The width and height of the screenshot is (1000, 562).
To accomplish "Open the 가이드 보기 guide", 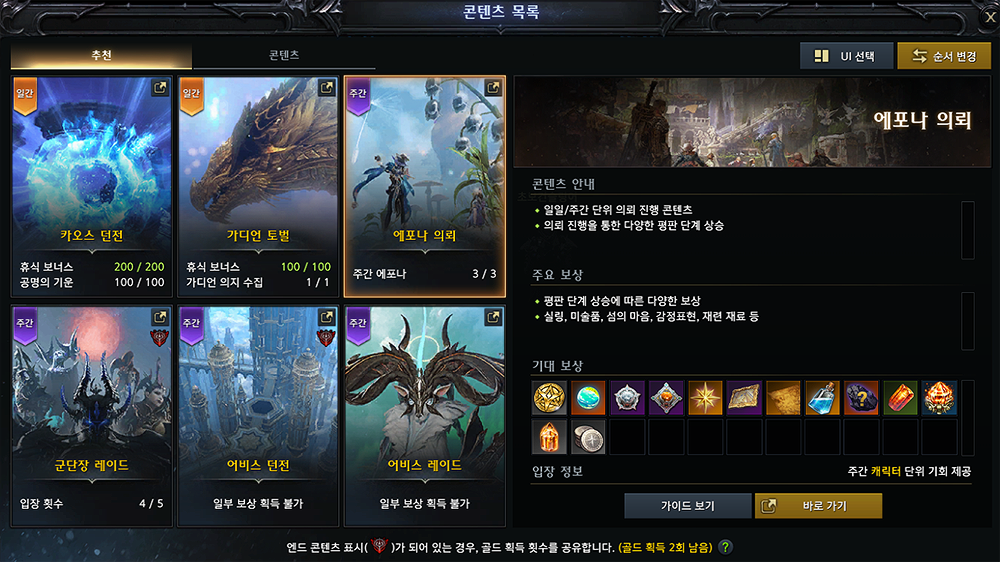I will click(688, 506).
